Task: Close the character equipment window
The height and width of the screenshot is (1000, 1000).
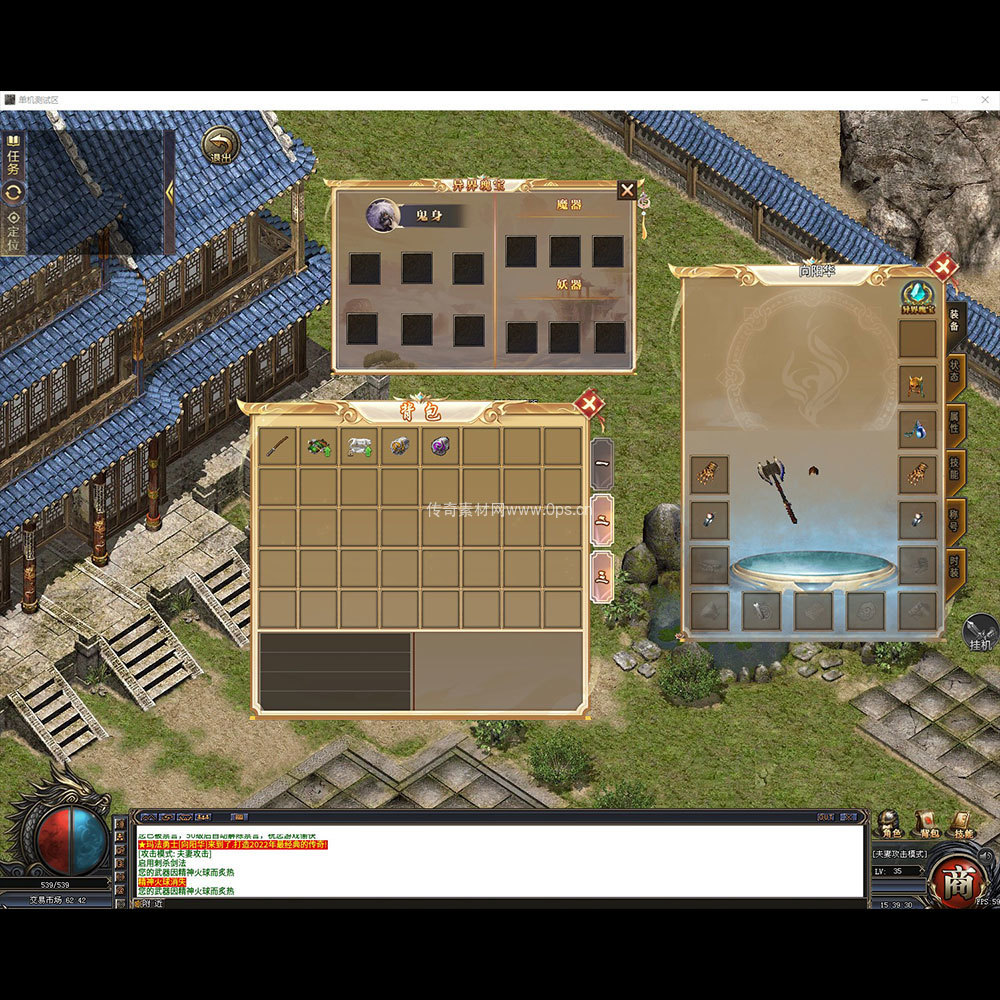Action: [942, 267]
